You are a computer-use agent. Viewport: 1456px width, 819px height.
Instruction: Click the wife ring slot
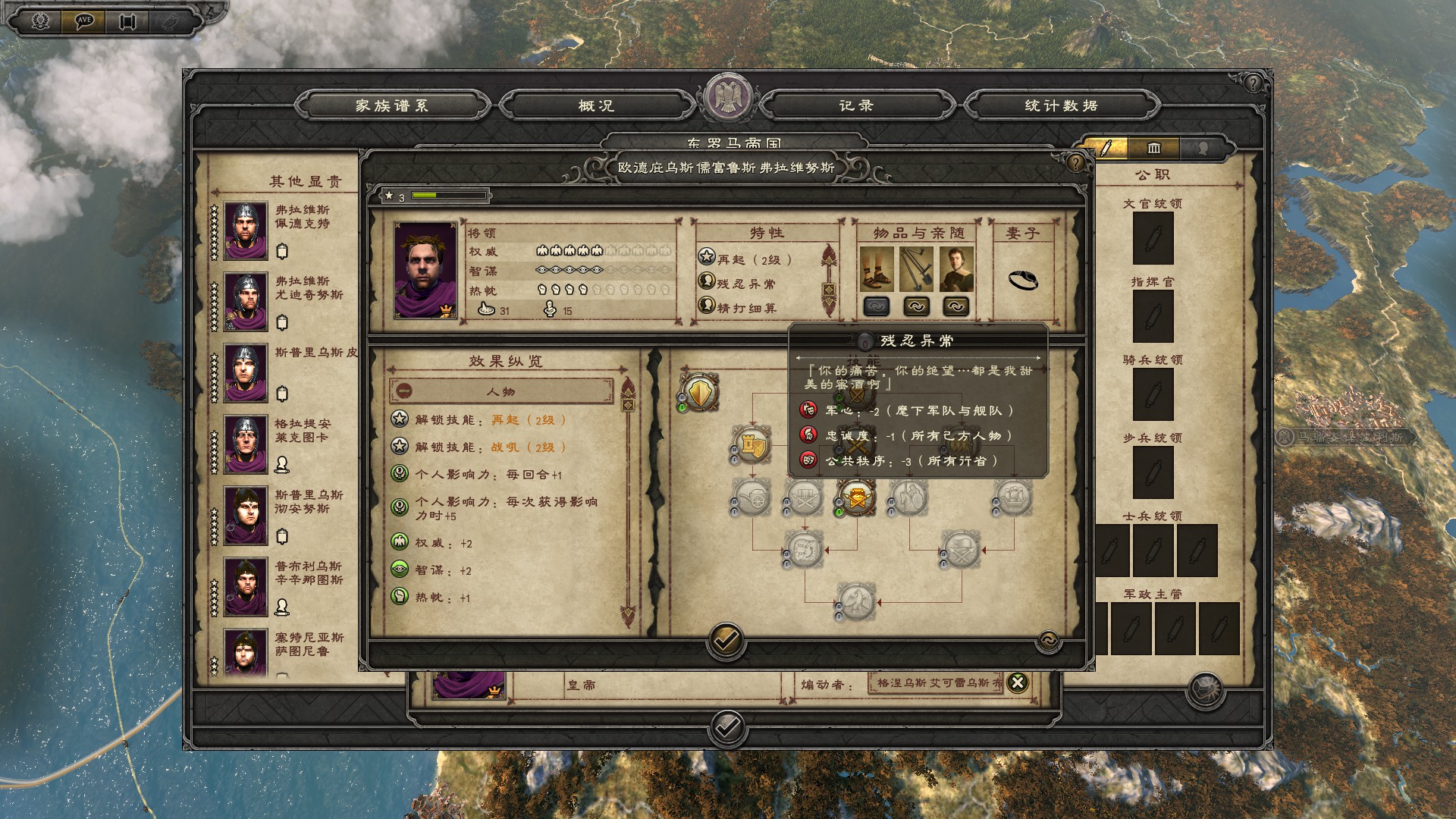[x=1022, y=280]
